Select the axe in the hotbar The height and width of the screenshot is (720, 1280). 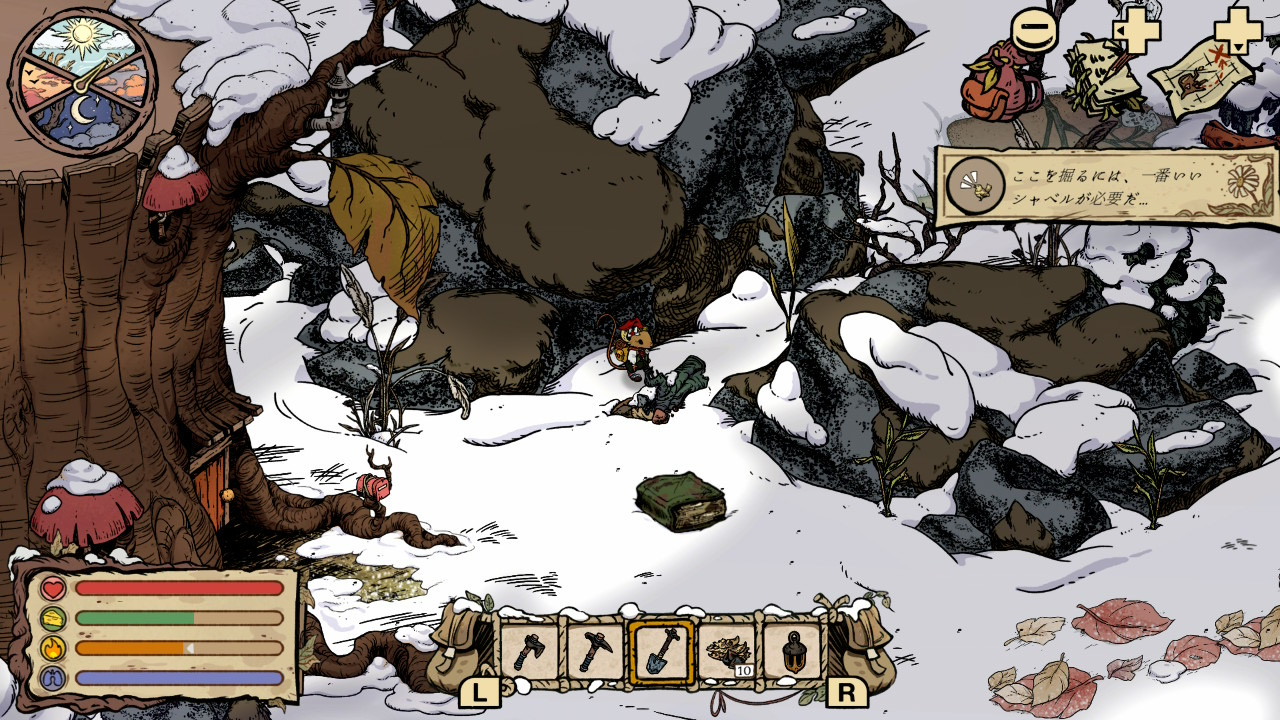click(x=529, y=652)
